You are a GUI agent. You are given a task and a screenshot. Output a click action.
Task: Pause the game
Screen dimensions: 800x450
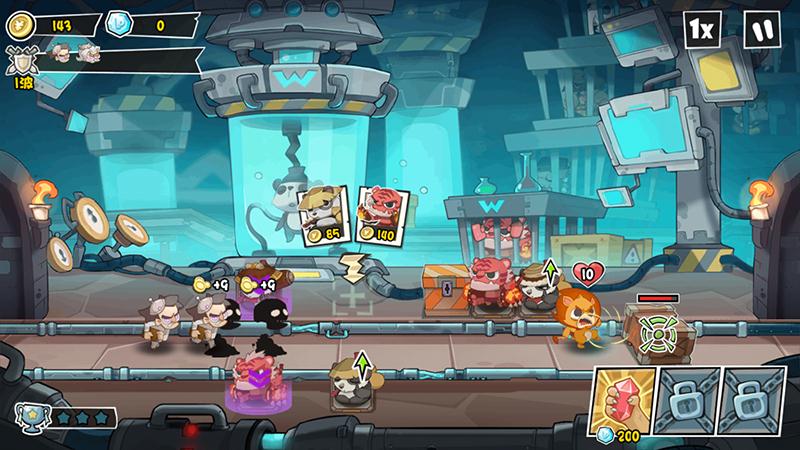click(x=762, y=29)
